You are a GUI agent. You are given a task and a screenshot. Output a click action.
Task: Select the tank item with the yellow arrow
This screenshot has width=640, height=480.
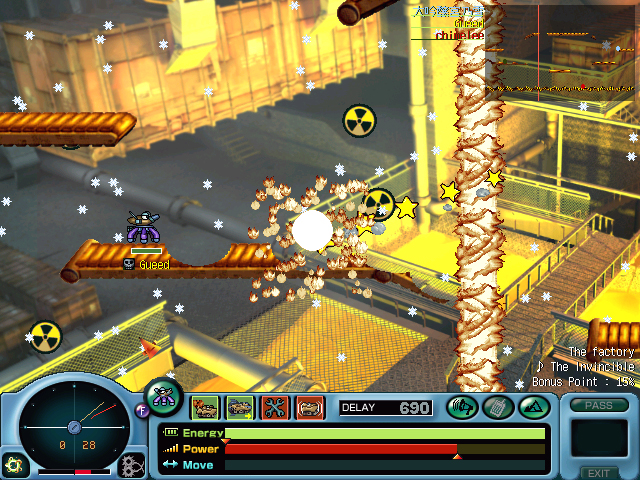(240, 407)
